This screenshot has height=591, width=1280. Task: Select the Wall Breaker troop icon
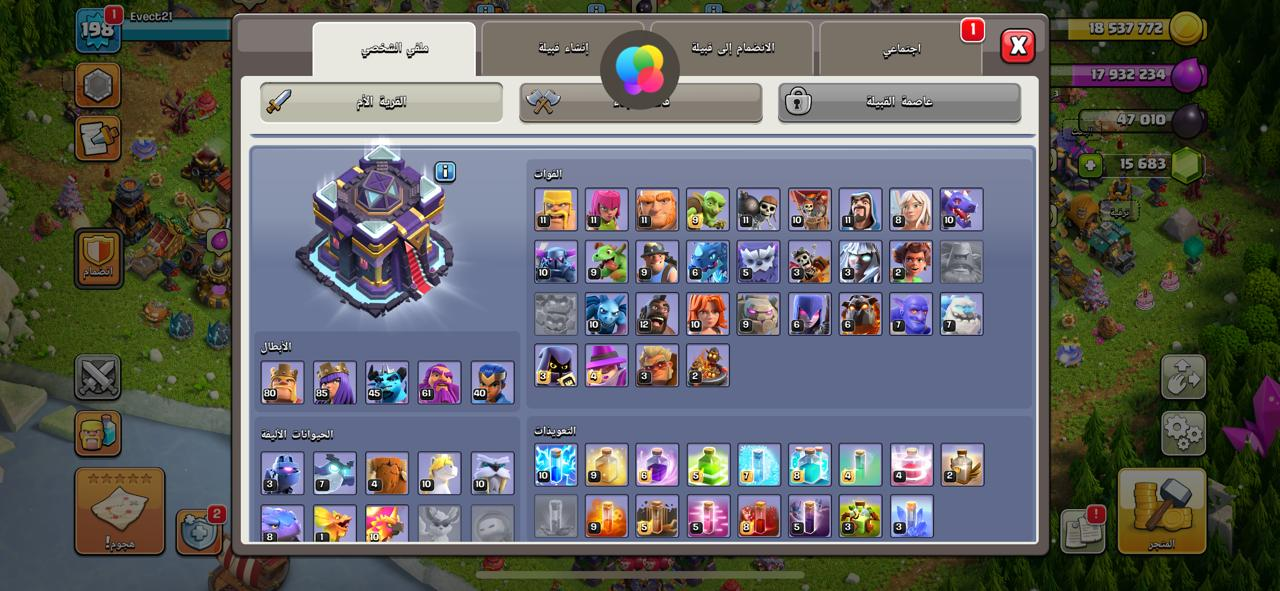(x=759, y=209)
